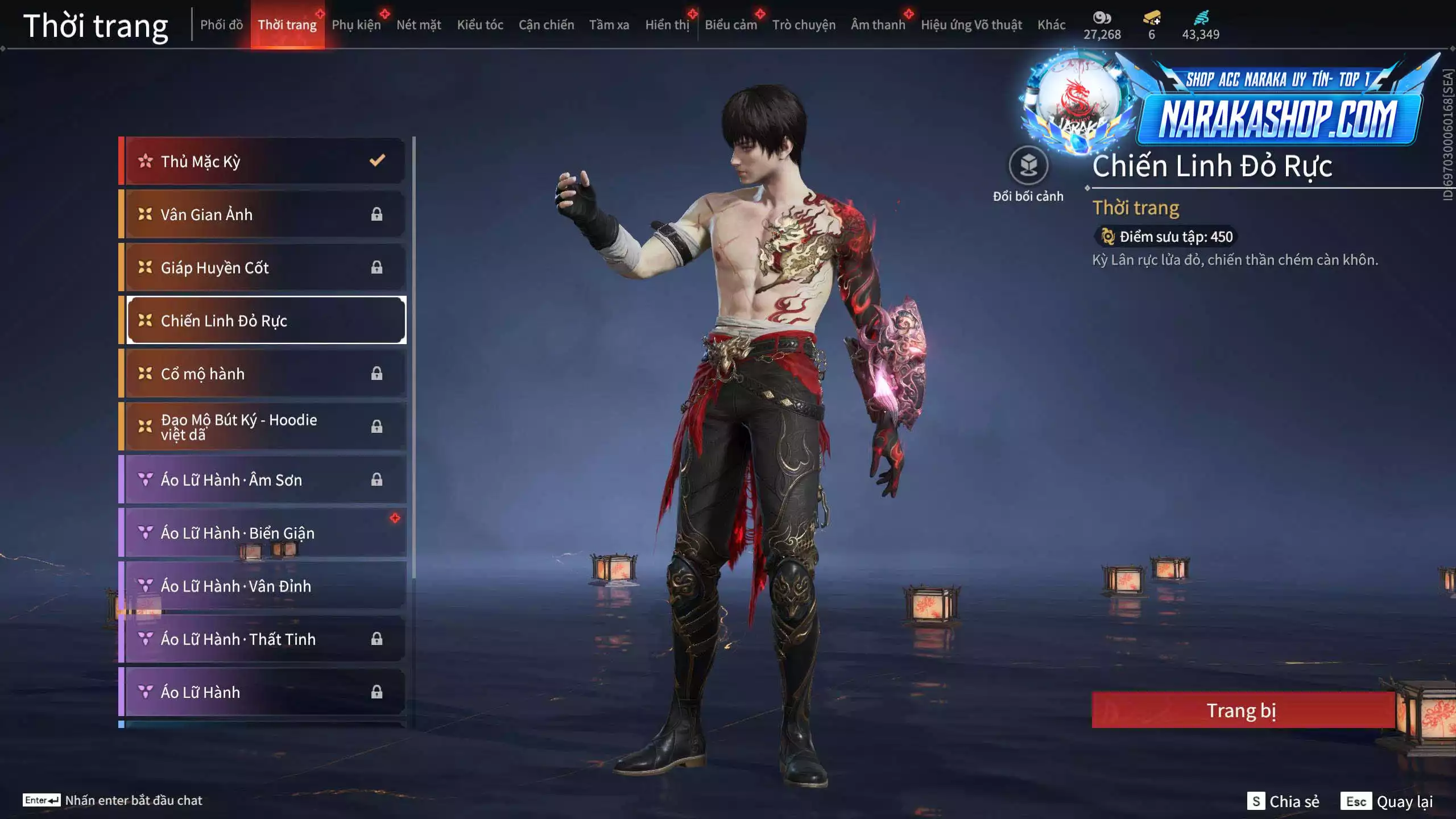1456x819 pixels.
Task: Open the Phụ kiện tab
Action: (356, 25)
